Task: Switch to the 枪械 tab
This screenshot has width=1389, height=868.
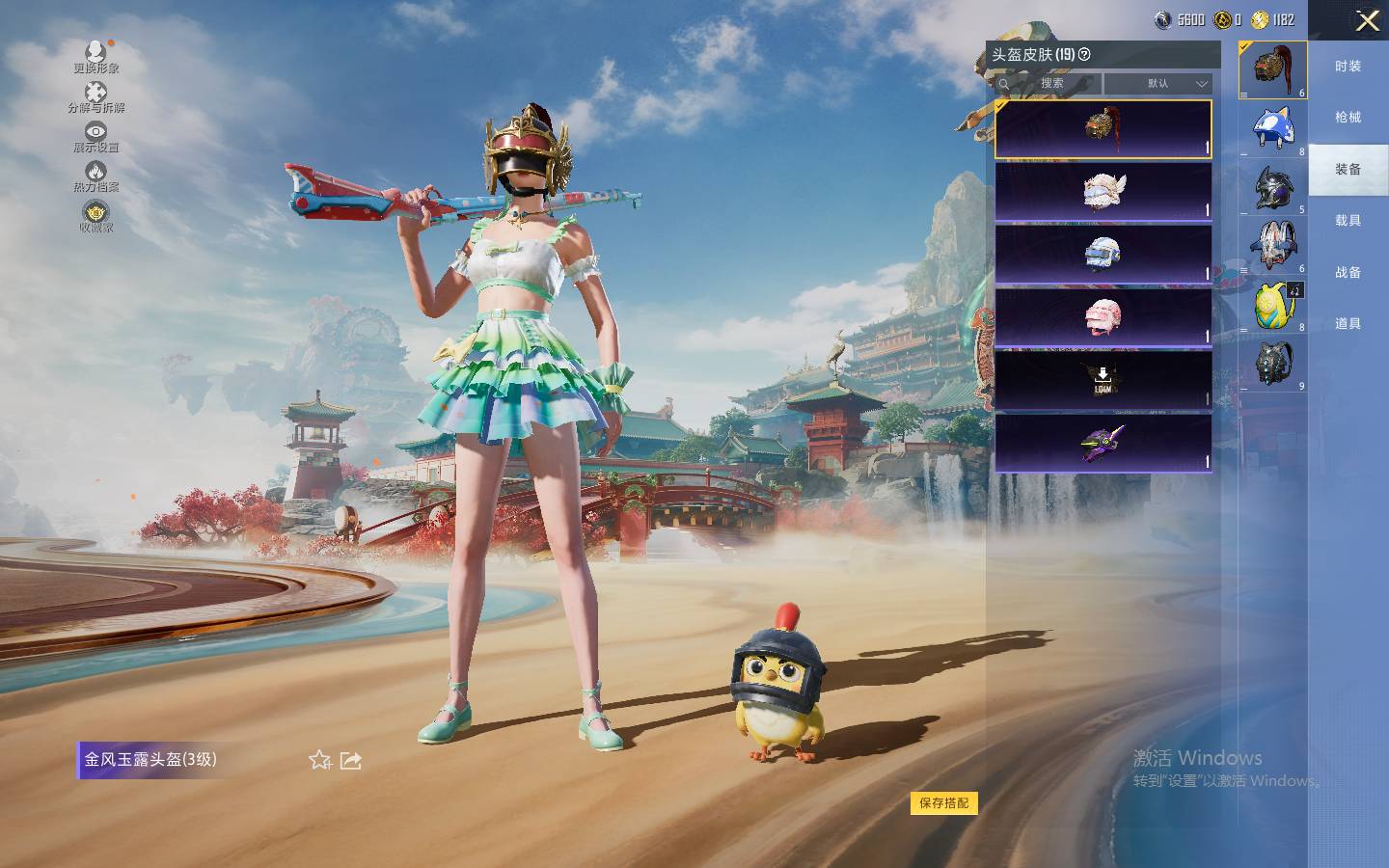Action: point(1348,118)
